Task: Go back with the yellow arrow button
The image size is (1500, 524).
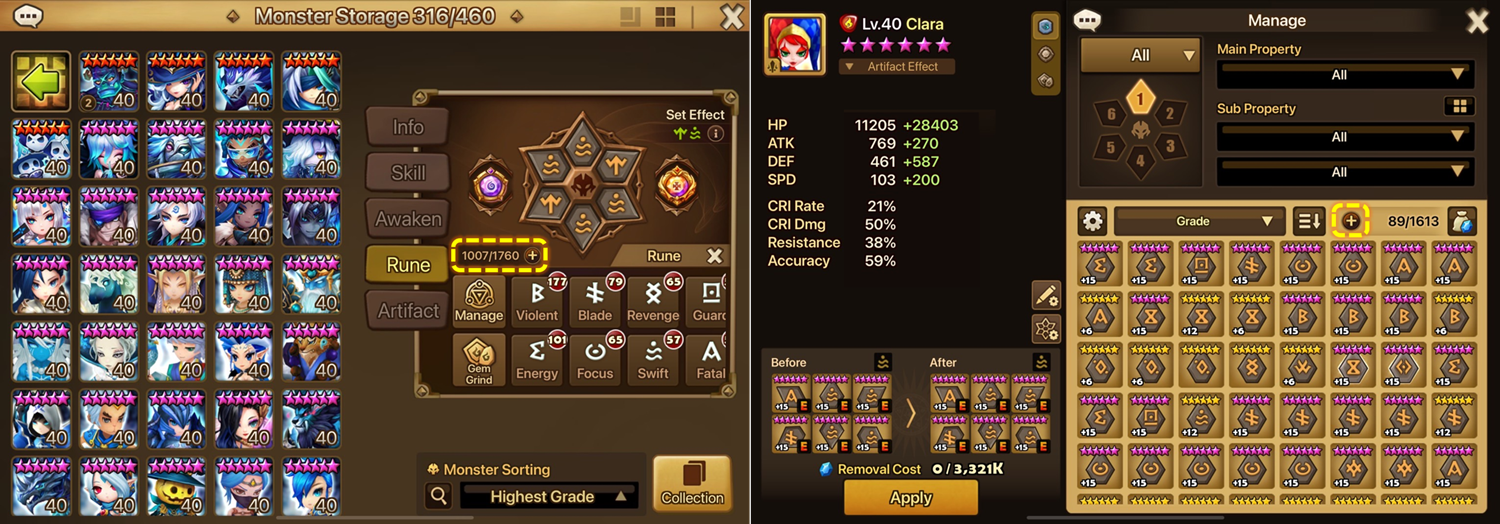Action: 40,81
